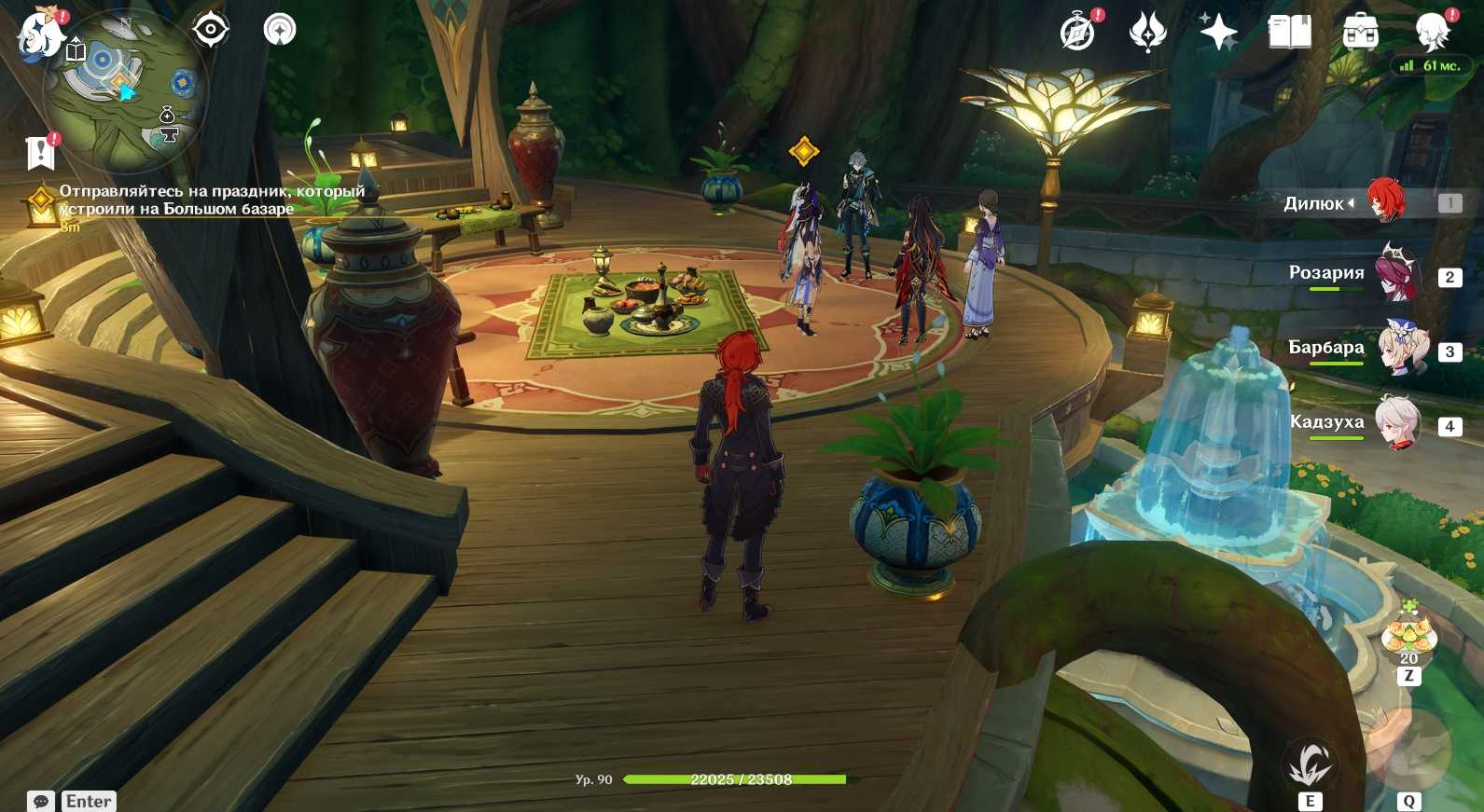The image size is (1484, 812).
Task: Activate Diluc's elemental skill icon
Action: click(1310, 765)
